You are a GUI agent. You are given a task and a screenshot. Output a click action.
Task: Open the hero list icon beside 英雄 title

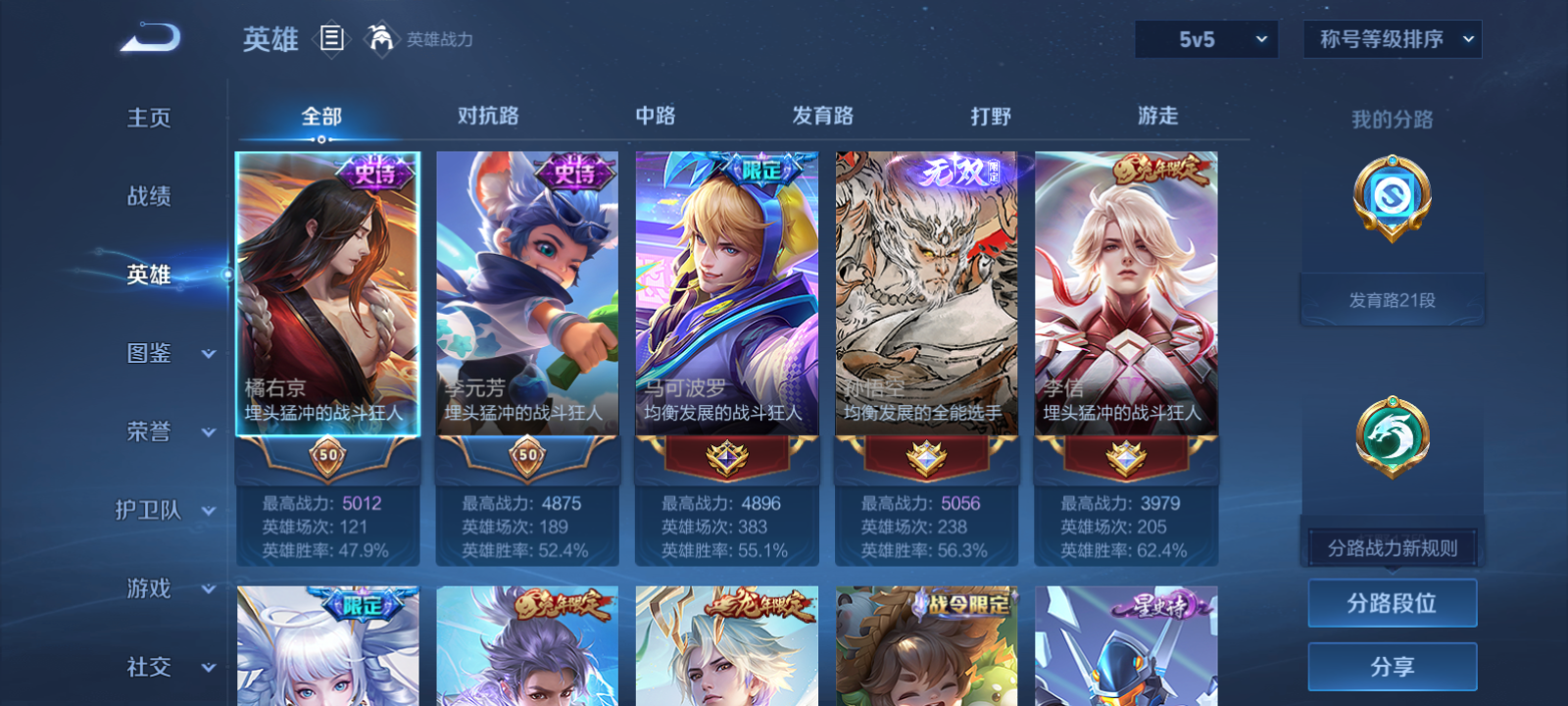tap(330, 39)
